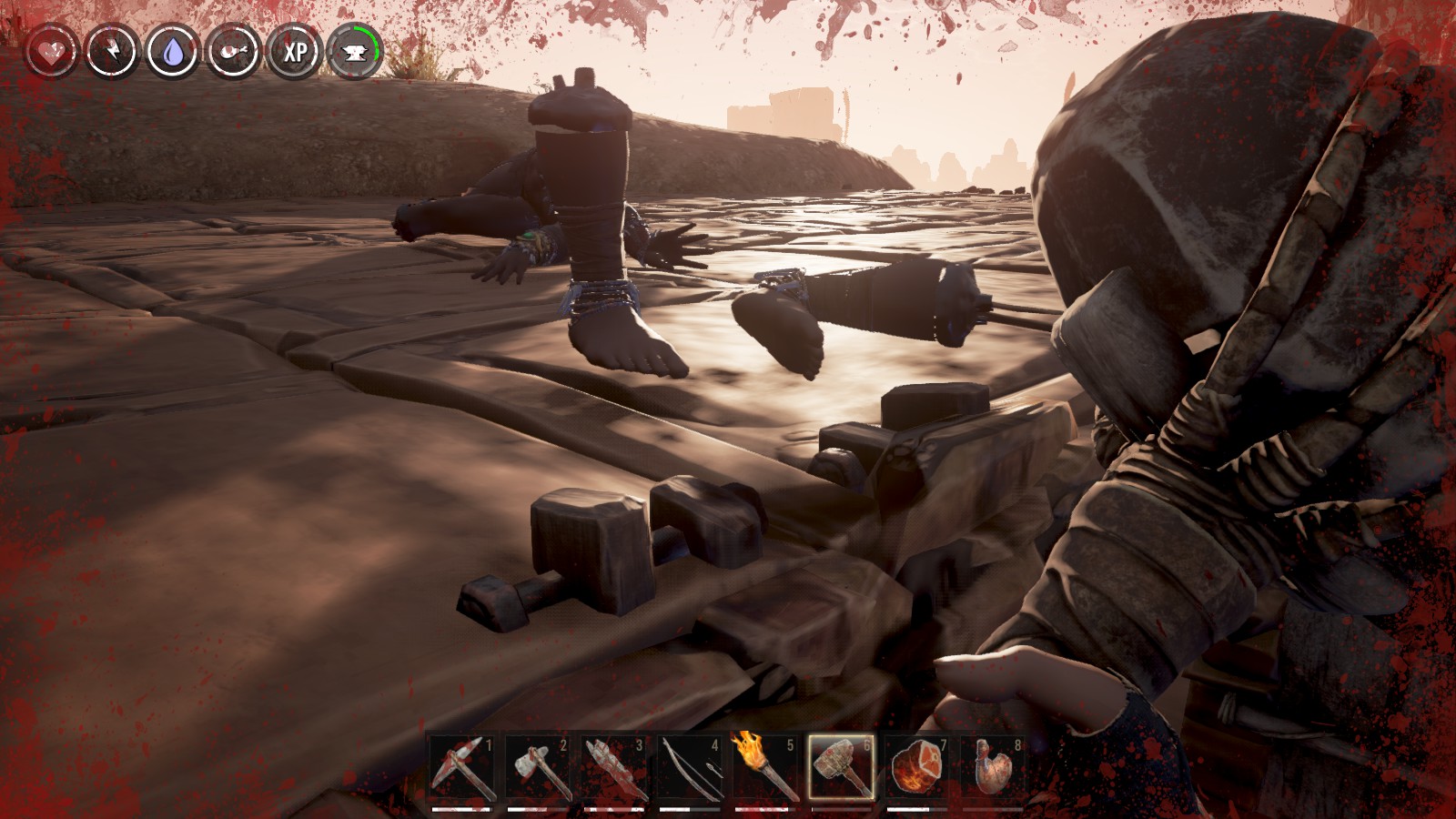Use the meat chunk in slot 7

[916, 769]
